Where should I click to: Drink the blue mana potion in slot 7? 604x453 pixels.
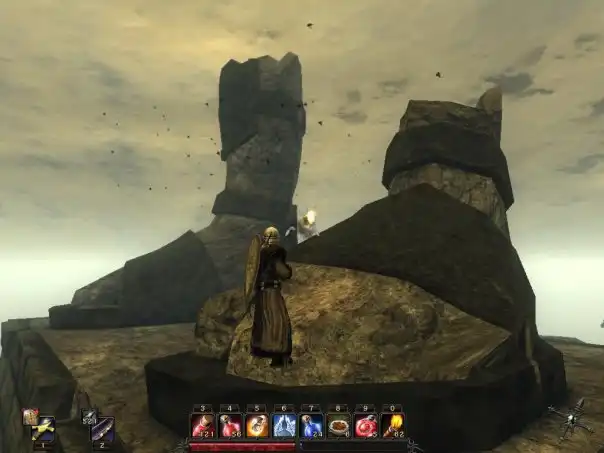[x=311, y=426]
